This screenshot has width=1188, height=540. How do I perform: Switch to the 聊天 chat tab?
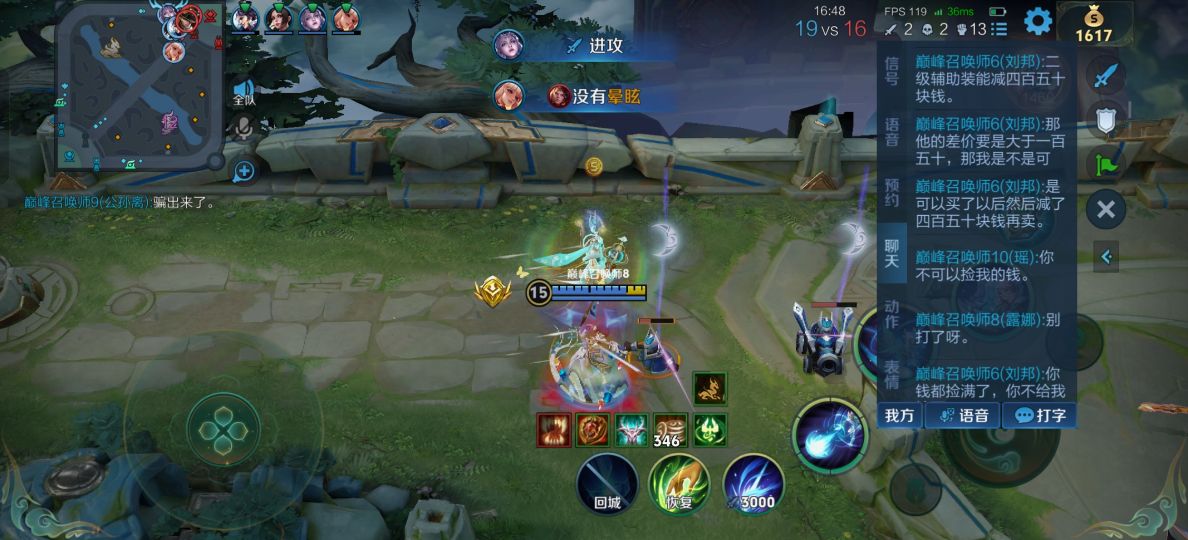[x=892, y=253]
